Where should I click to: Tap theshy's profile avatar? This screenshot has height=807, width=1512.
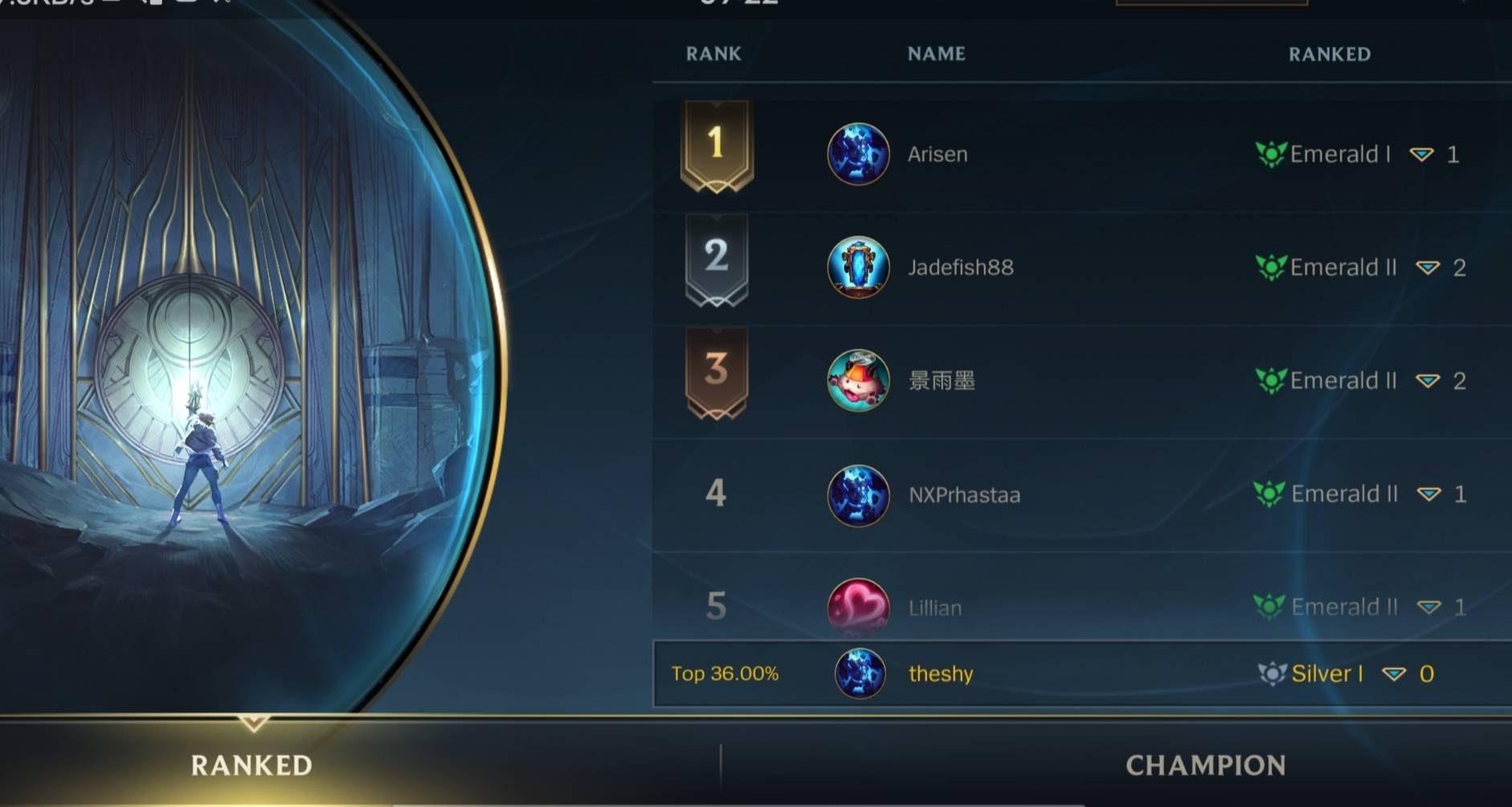click(x=860, y=673)
